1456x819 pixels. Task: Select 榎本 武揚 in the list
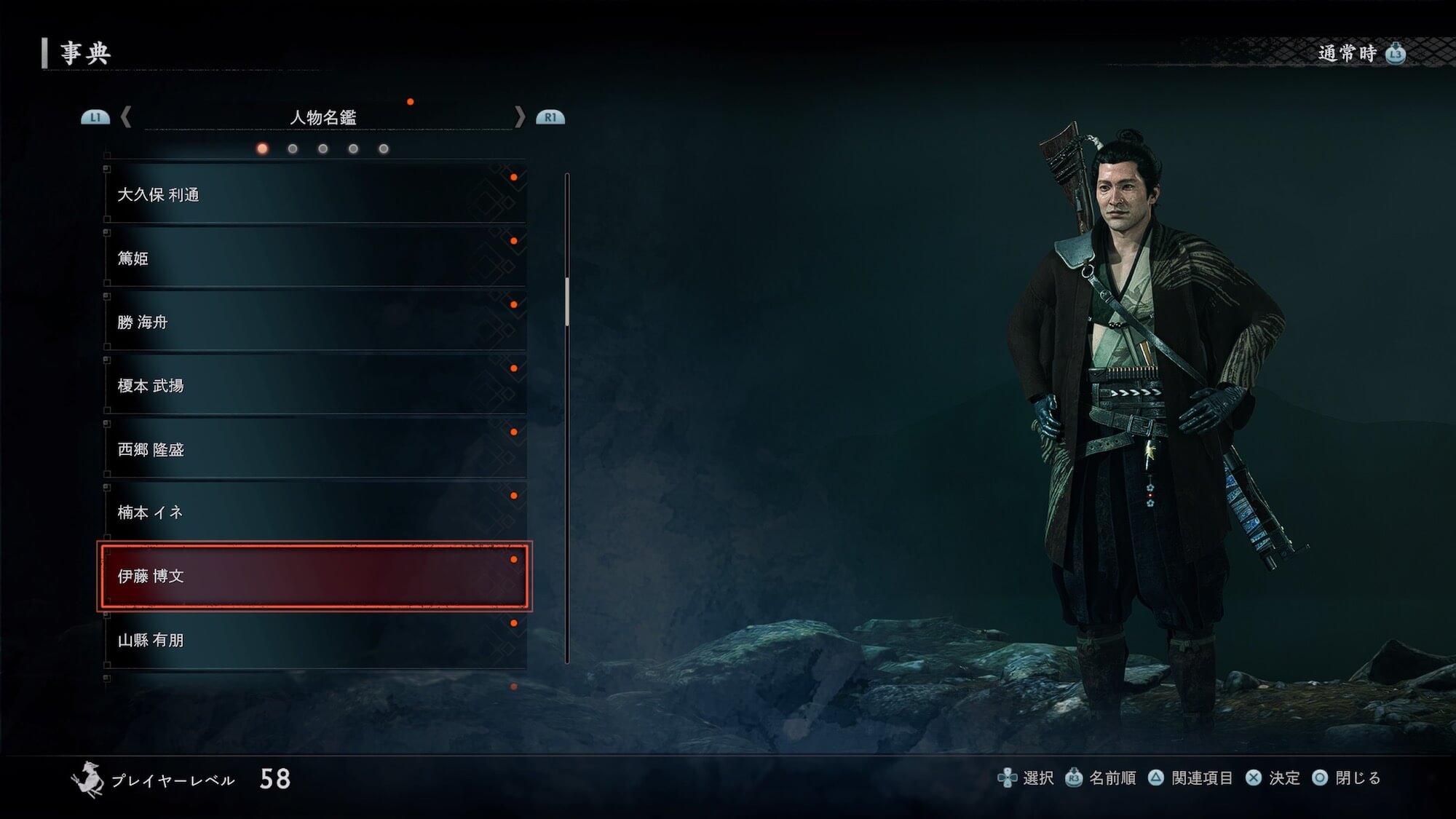(x=314, y=385)
